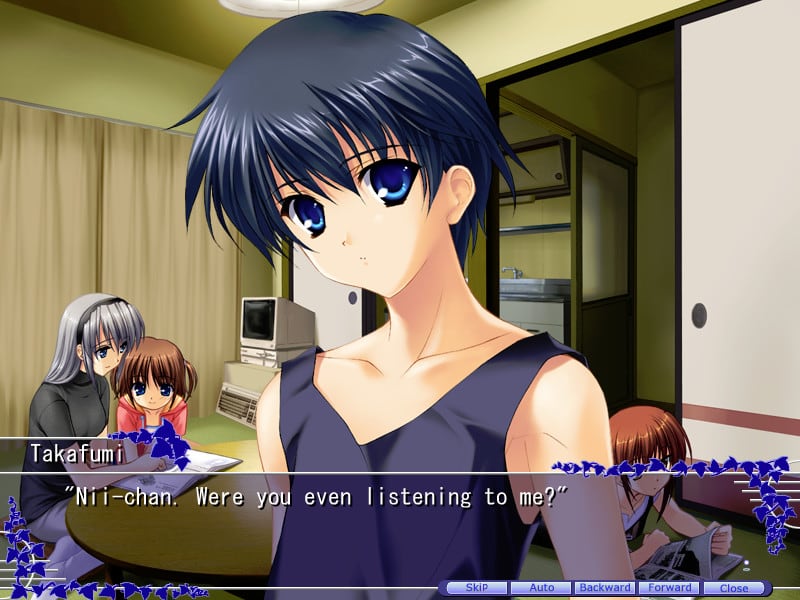Go Backward in the dialogue
Image resolution: width=800 pixels, height=600 pixels.
click(x=605, y=588)
